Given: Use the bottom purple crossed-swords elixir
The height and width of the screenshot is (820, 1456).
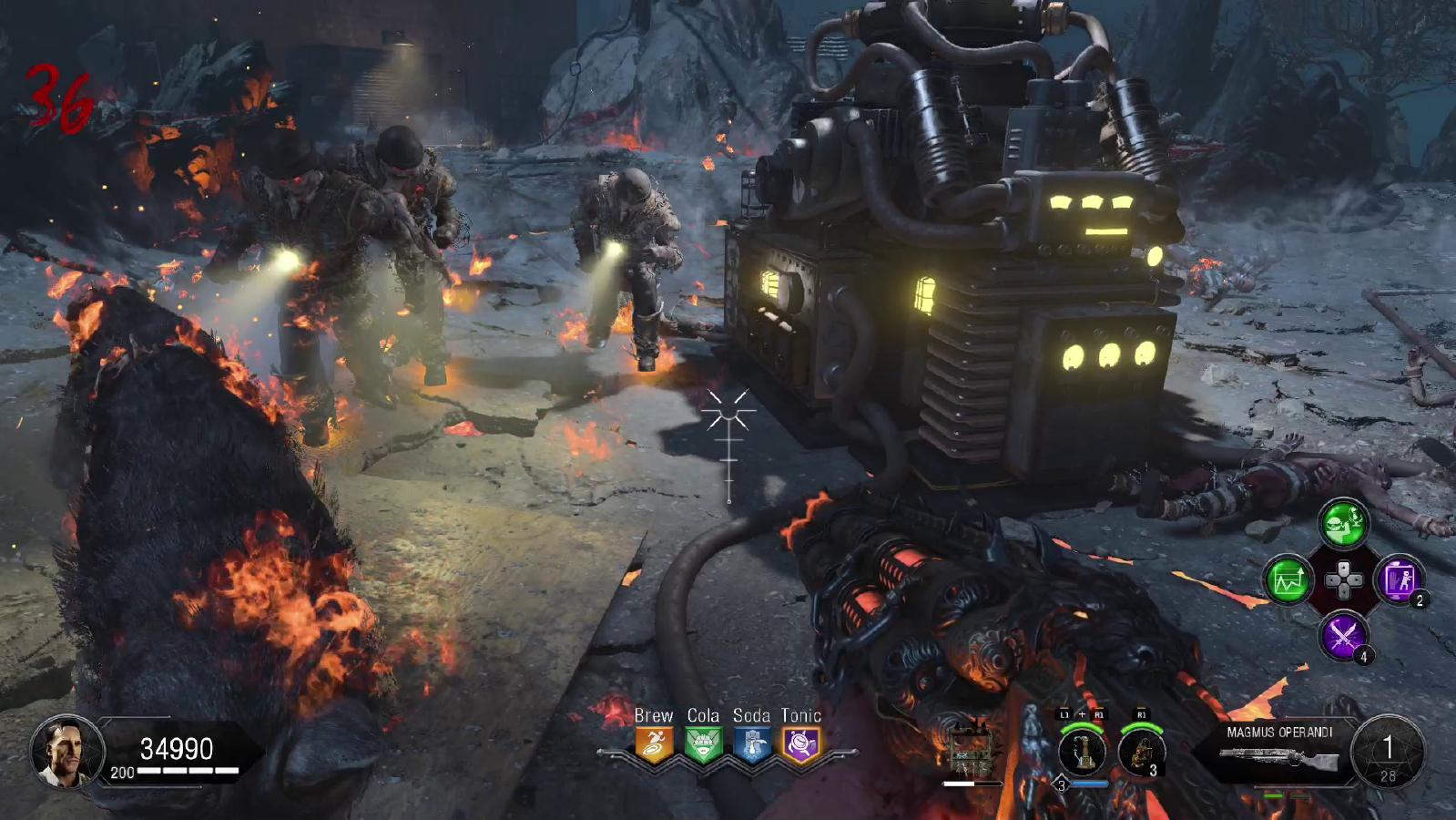Looking at the screenshot, I should tap(1343, 635).
